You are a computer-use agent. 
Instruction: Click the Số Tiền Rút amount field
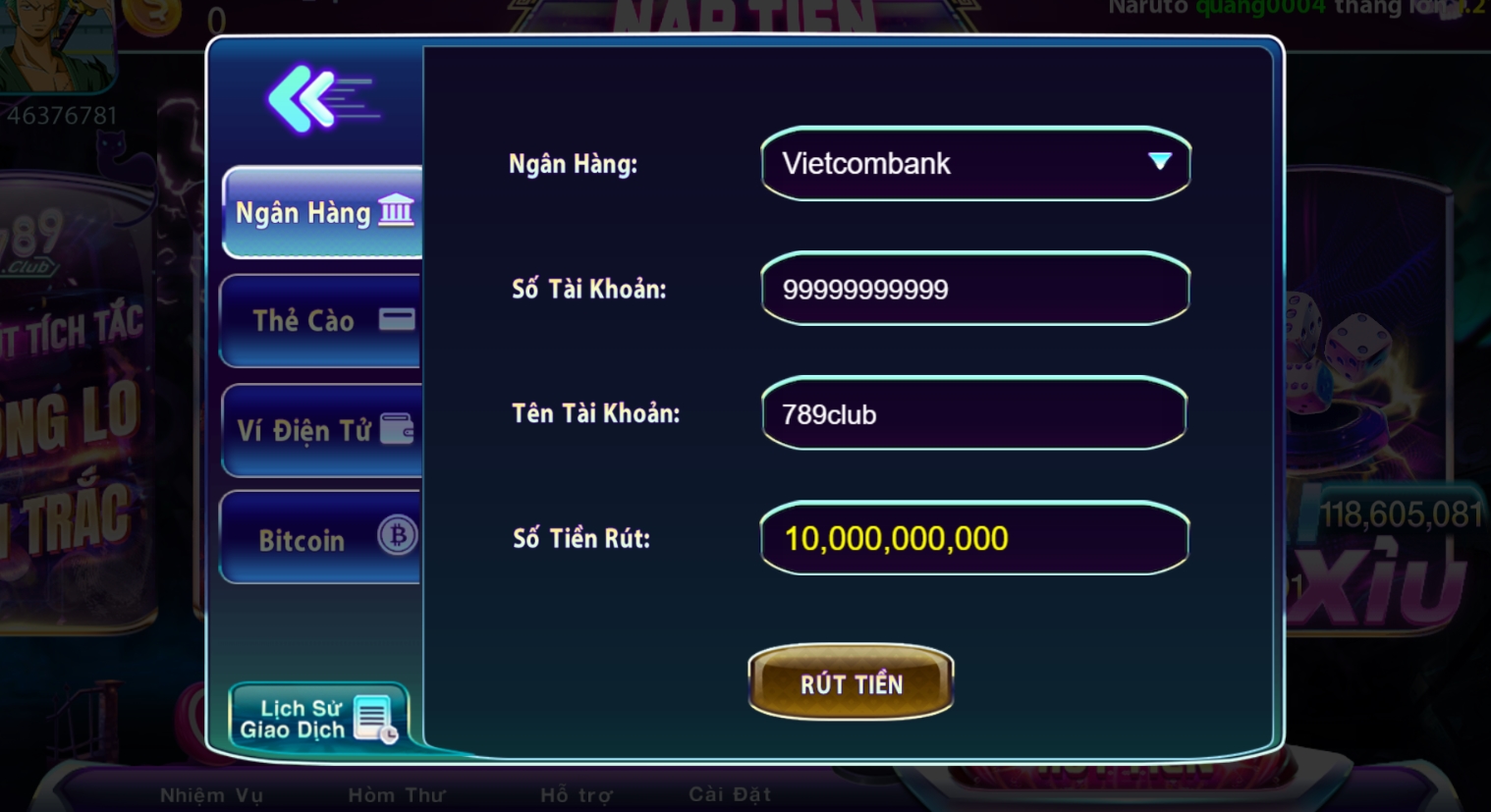[x=974, y=538]
